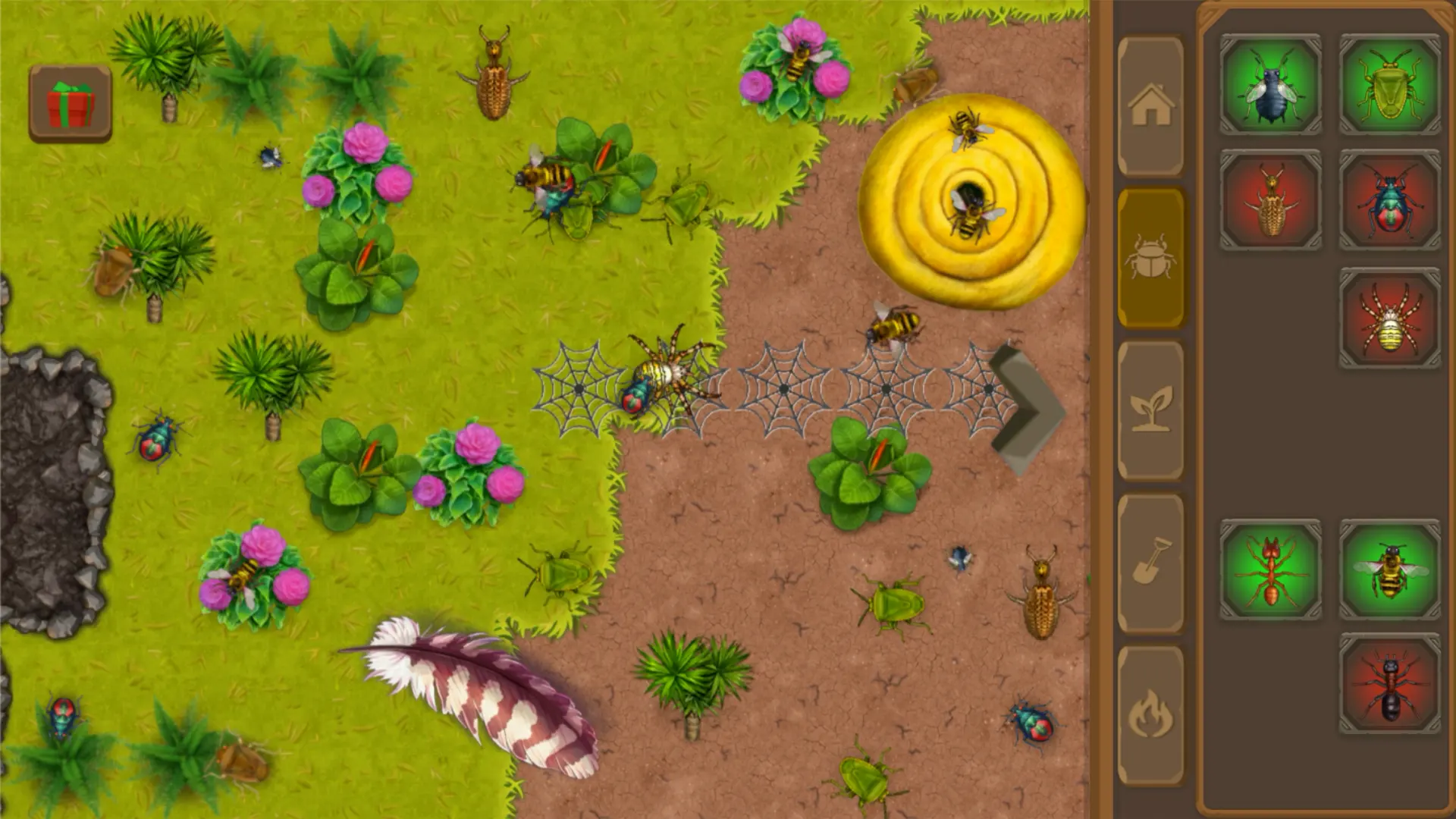Image resolution: width=1456 pixels, height=819 pixels.
Task: Pick the red-framed brown earwig tile
Action: tap(1270, 200)
